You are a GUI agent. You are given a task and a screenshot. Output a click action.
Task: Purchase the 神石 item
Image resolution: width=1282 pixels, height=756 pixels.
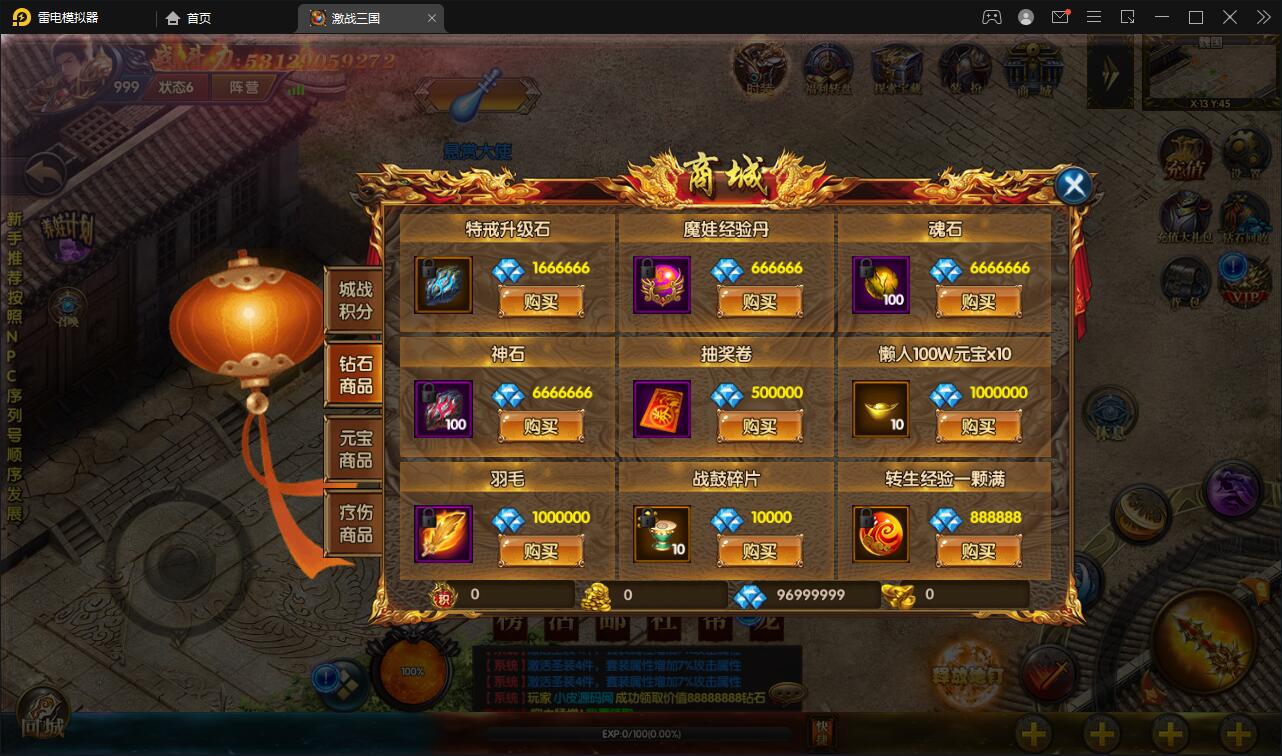pos(540,427)
